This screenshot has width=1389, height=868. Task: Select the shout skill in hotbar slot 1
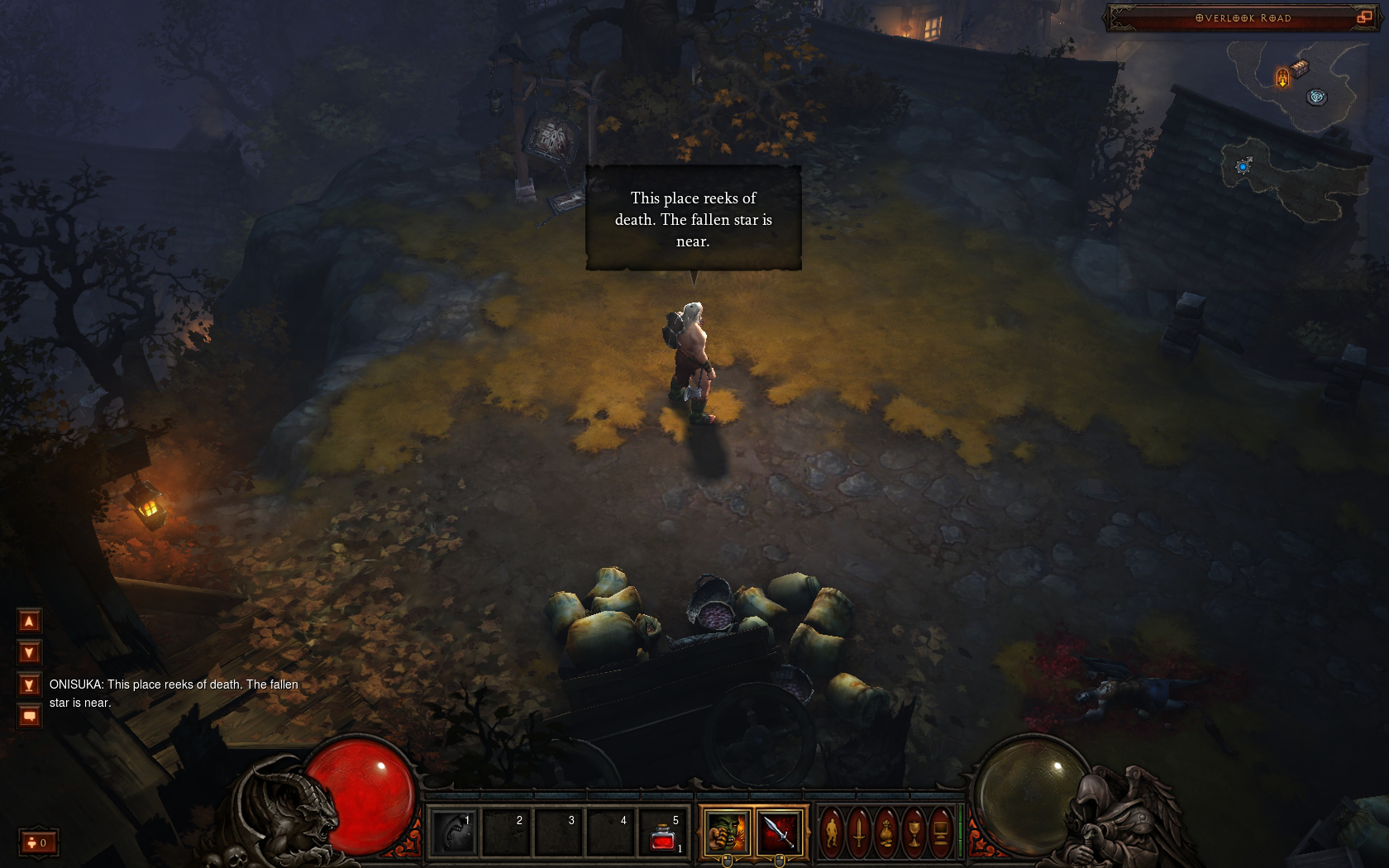453,832
